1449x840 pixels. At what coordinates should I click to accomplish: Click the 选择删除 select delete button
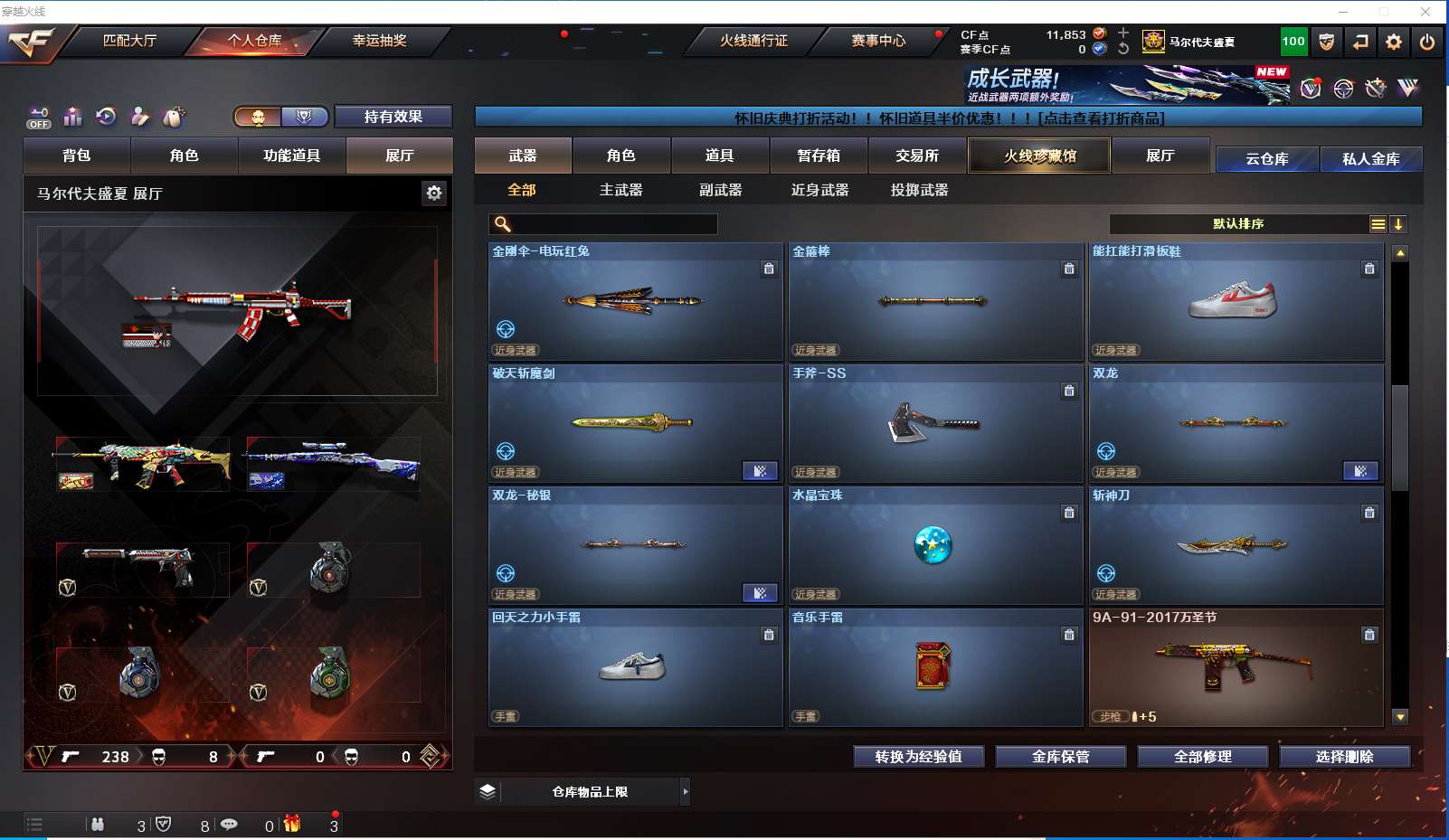(x=1344, y=757)
